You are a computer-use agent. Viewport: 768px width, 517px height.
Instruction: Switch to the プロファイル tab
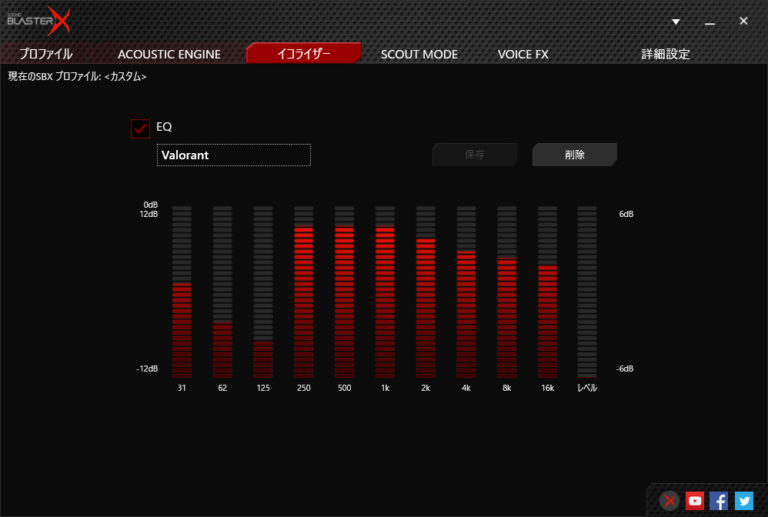(x=46, y=54)
